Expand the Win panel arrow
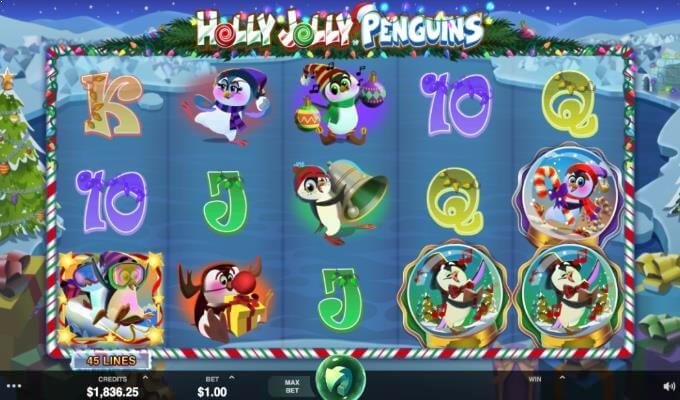 [561, 378]
